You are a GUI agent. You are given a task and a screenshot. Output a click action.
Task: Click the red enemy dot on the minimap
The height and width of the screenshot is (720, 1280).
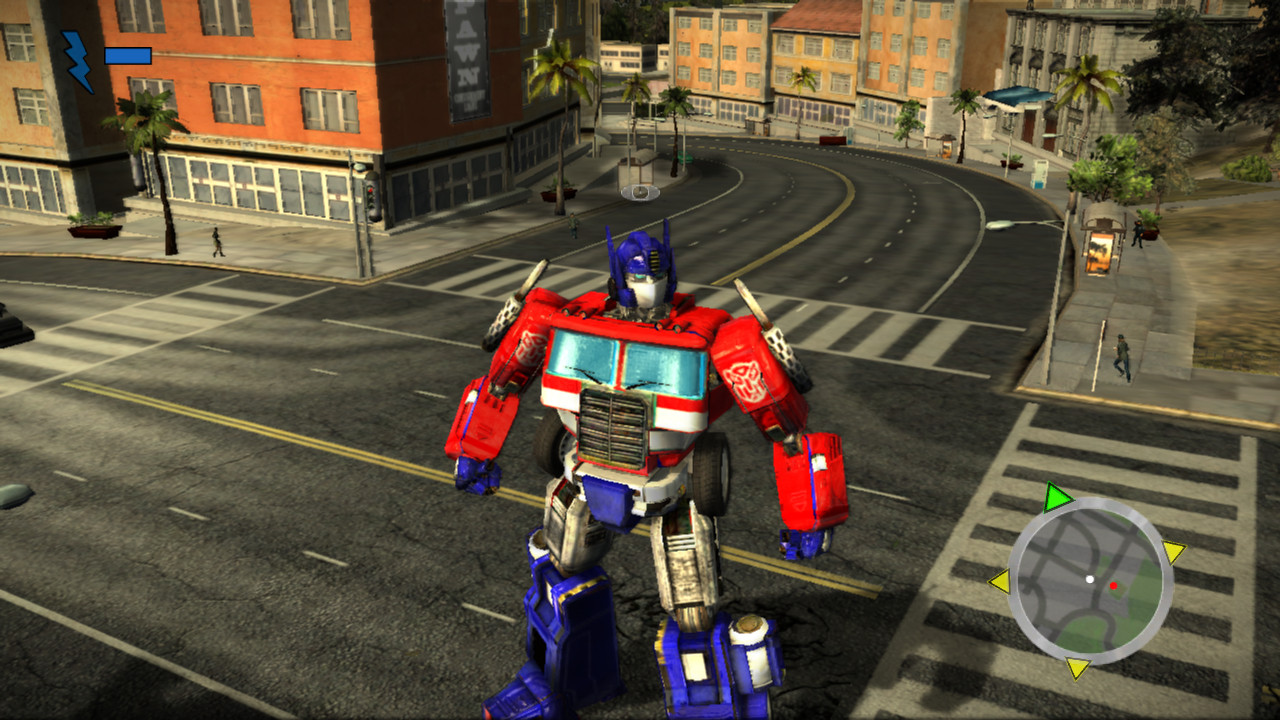pos(1114,586)
